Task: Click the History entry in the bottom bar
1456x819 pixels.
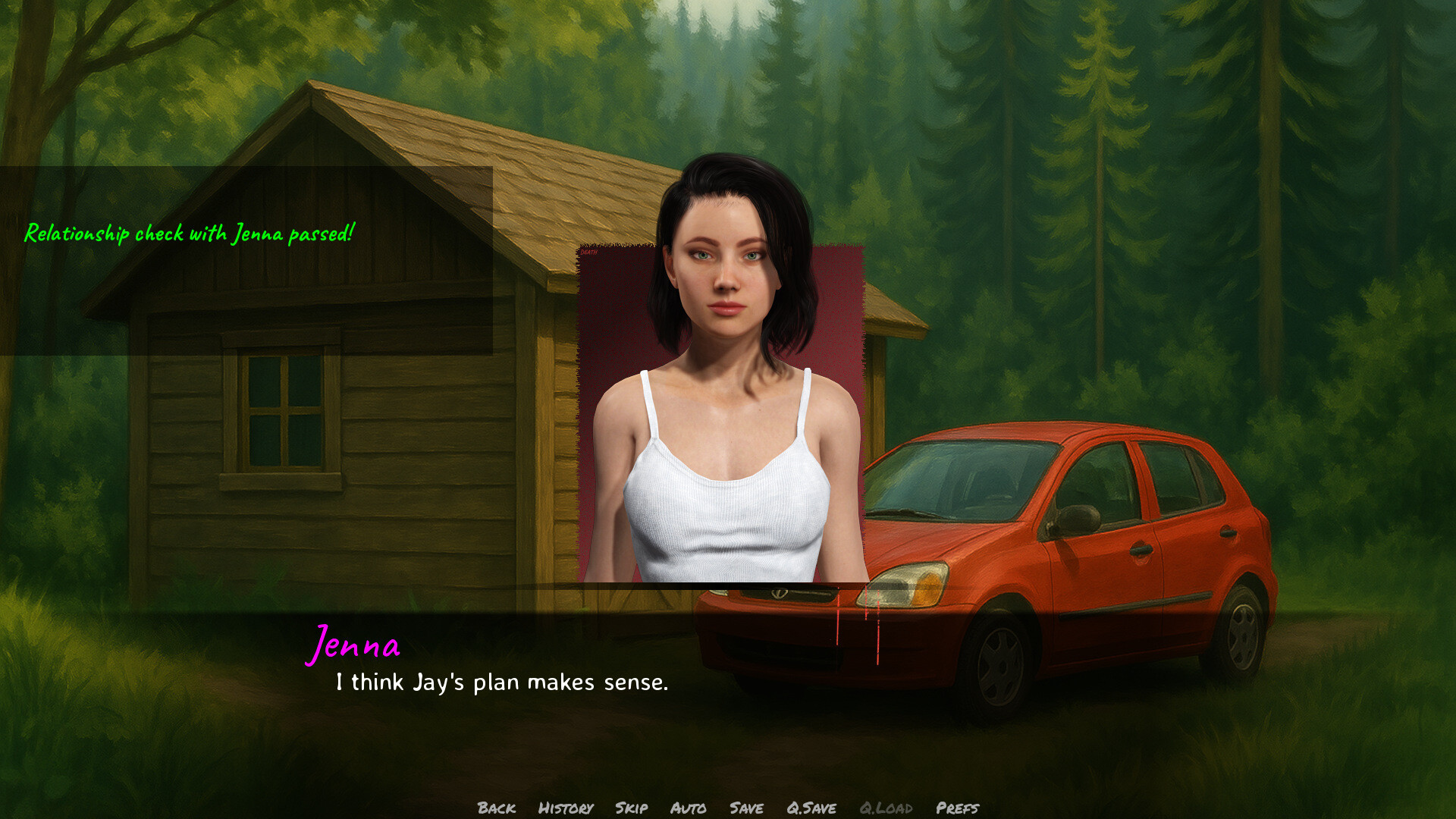Action: coord(565,808)
